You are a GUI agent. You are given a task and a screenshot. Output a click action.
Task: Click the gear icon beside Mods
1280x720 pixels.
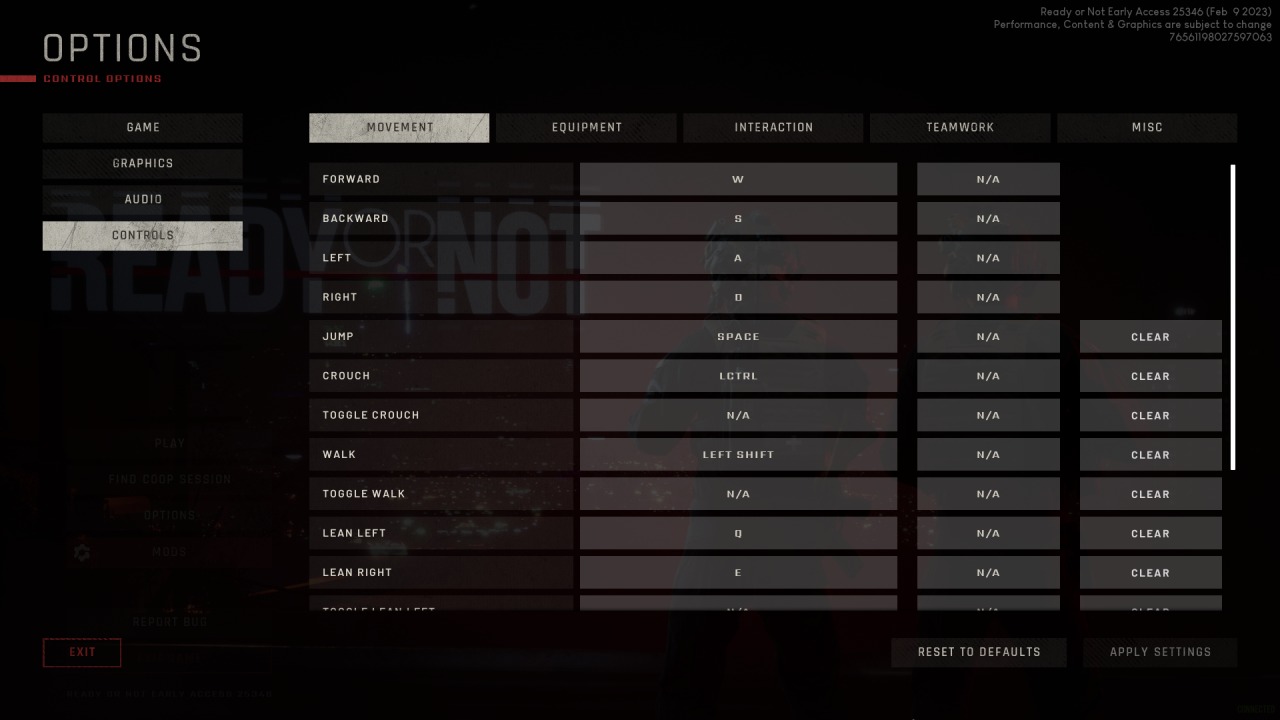click(82, 552)
